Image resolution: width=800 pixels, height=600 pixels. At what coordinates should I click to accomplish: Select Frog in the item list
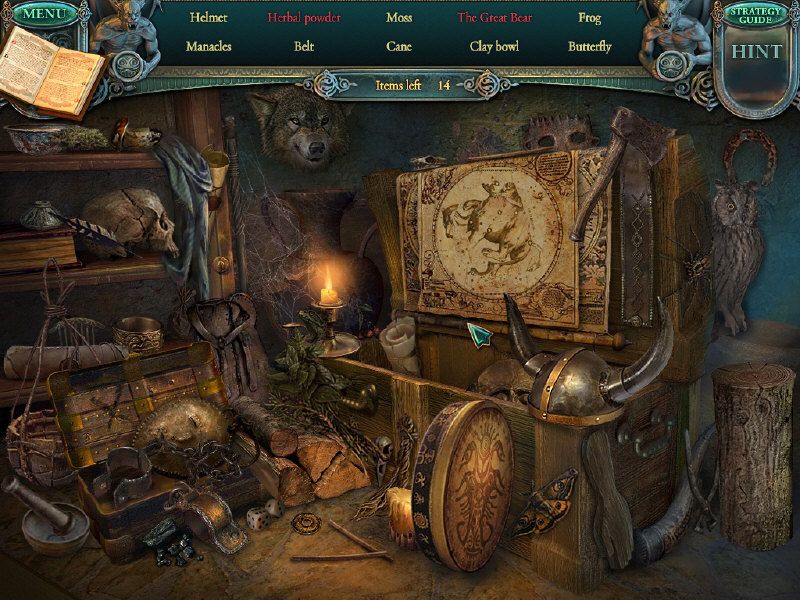point(589,18)
